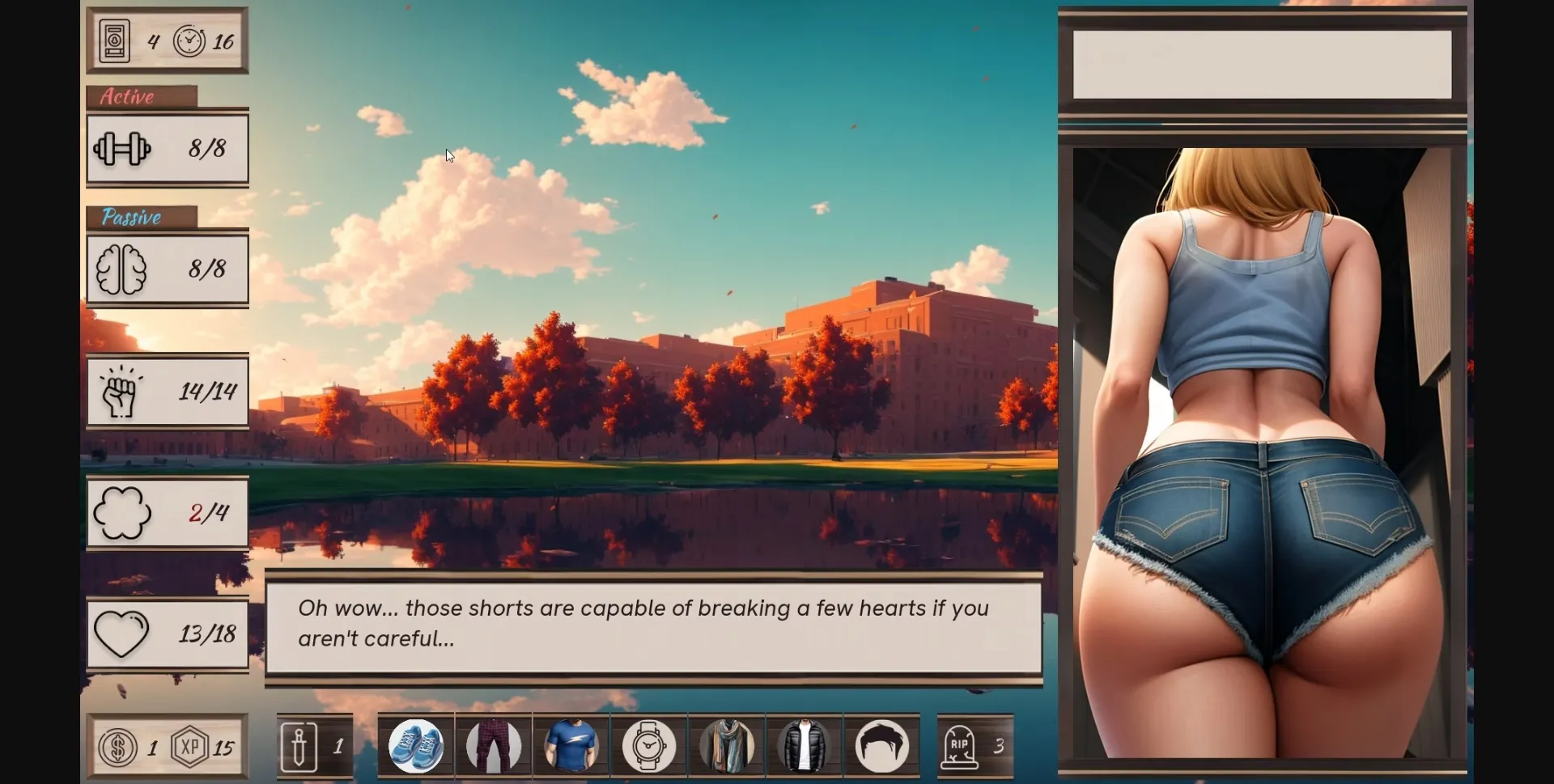
Task: Click the heart stat showing 13/18
Action: (168, 634)
